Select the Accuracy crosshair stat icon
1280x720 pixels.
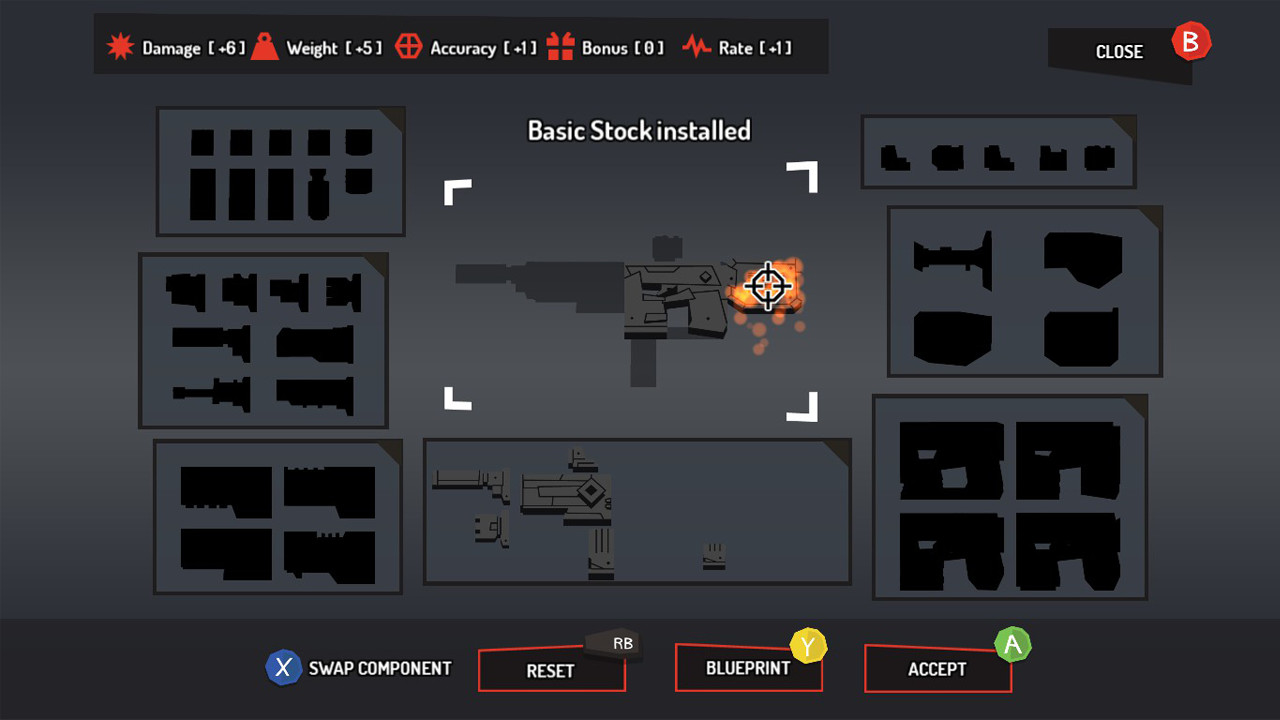pos(409,45)
